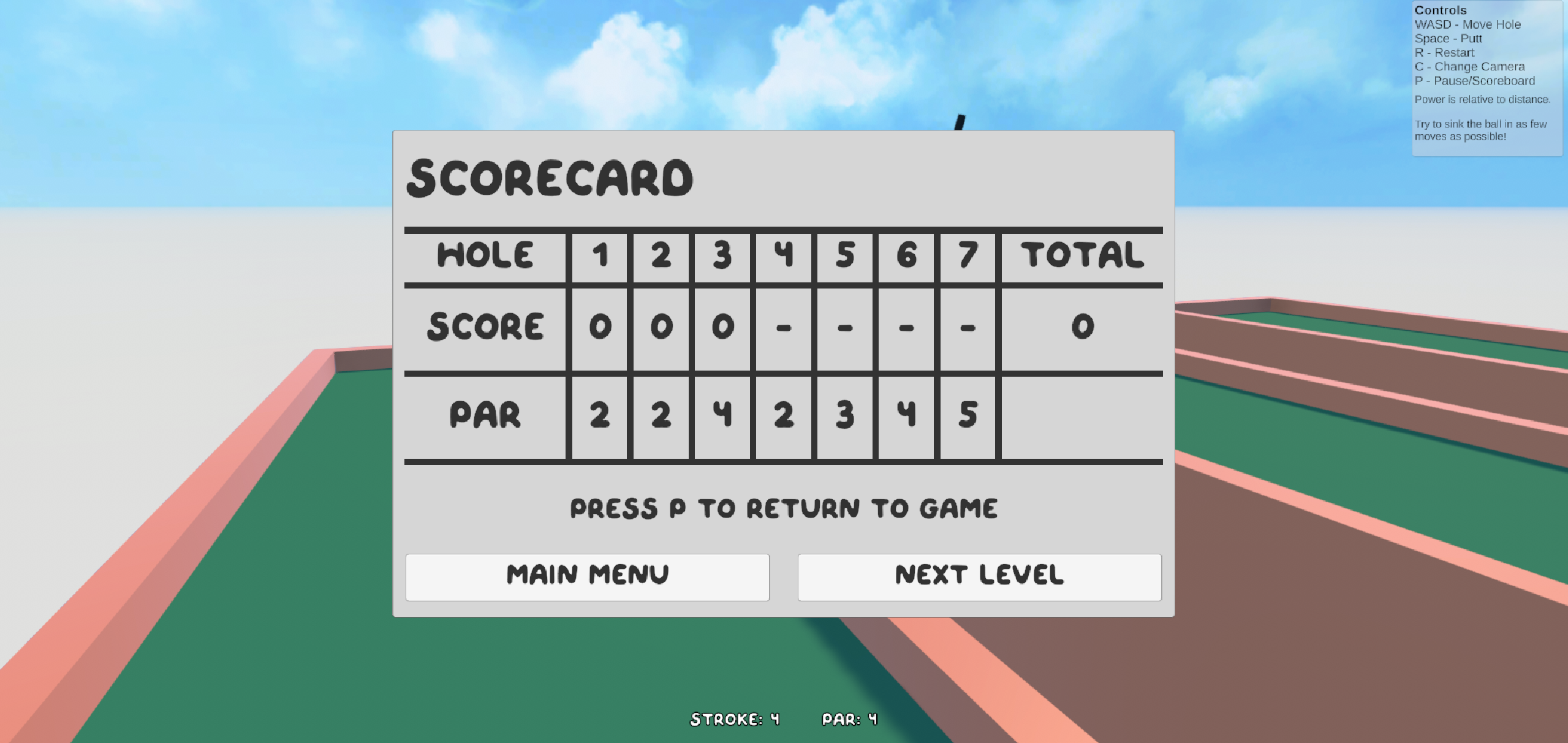This screenshot has height=743, width=1568.
Task: Click the score for hole 2
Action: [661, 326]
